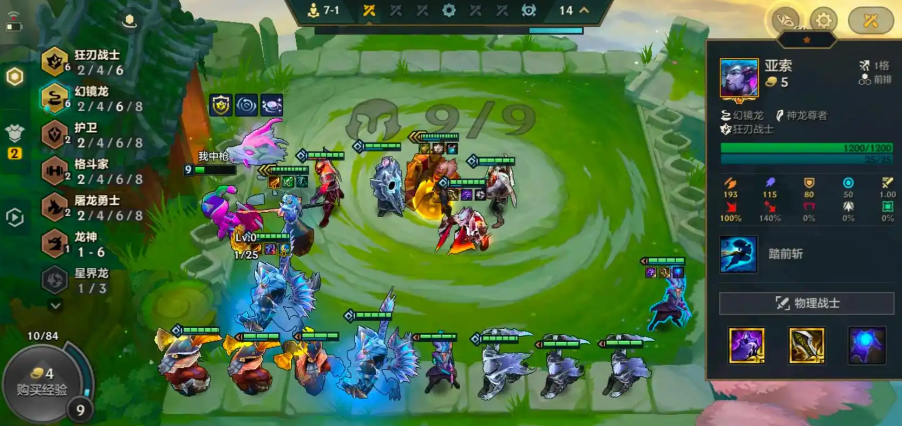Open the hexagon icon on the left sidebar
This screenshot has height=426, width=902.
pyautogui.click(x=15, y=77)
